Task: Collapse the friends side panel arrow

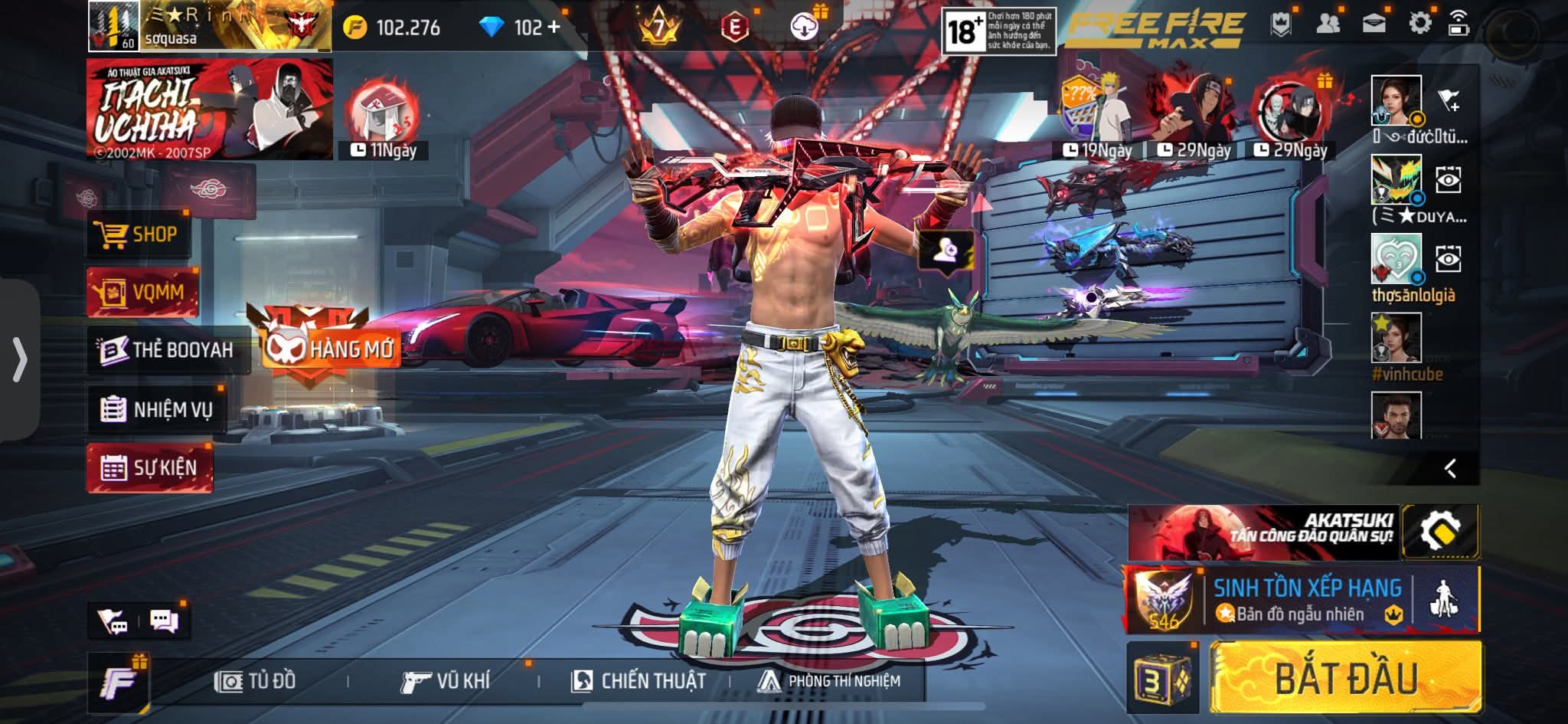Action: click(1449, 468)
